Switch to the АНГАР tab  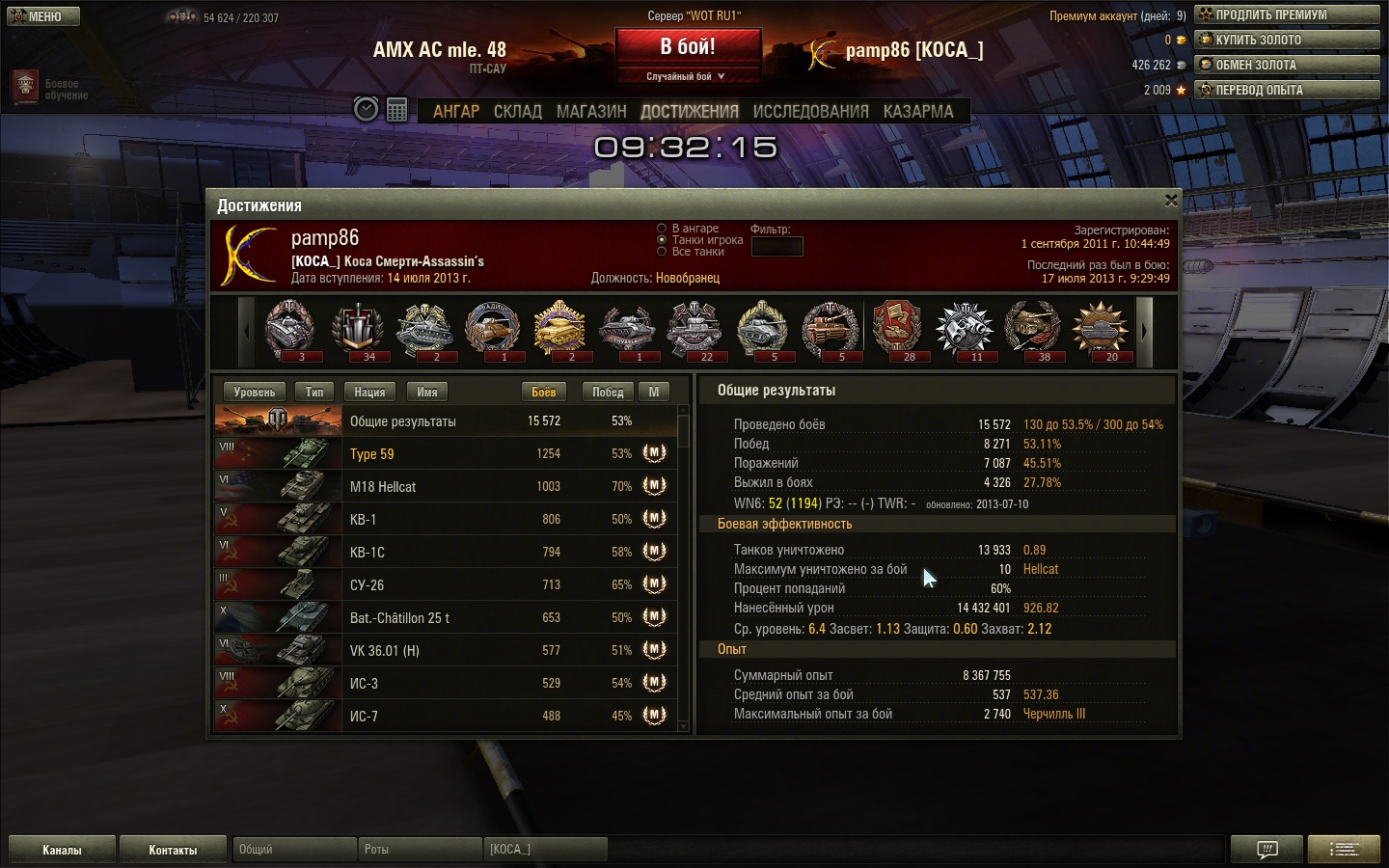click(455, 112)
